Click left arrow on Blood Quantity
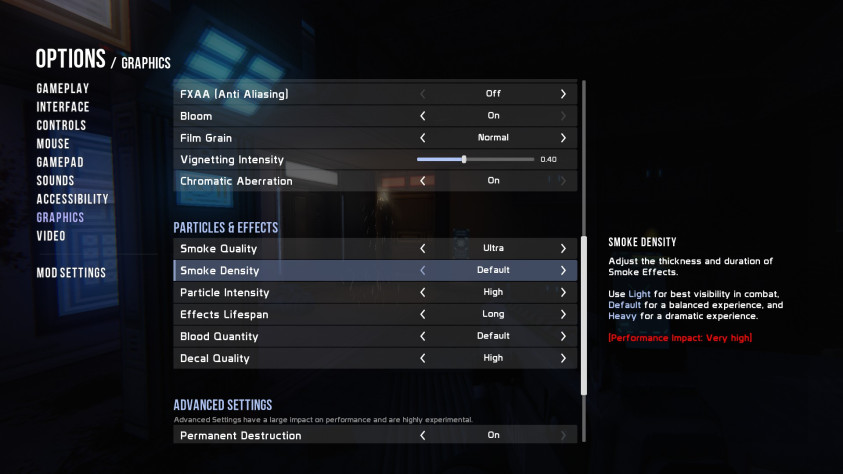 pos(423,336)
